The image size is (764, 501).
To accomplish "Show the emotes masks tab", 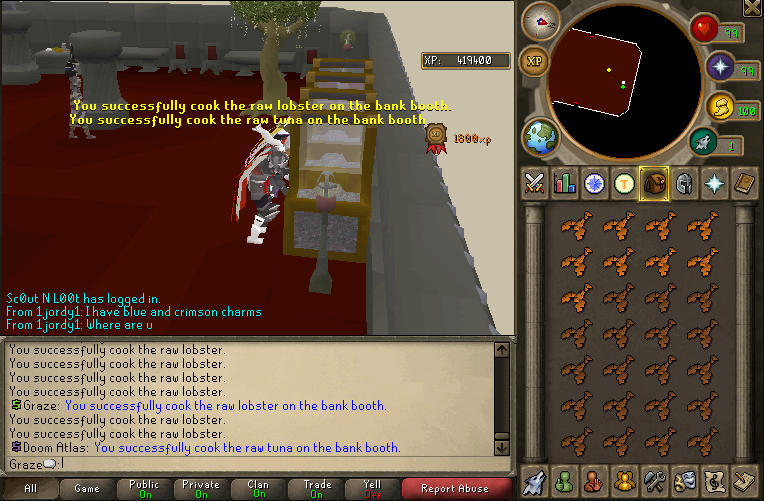I will point(685,481).
